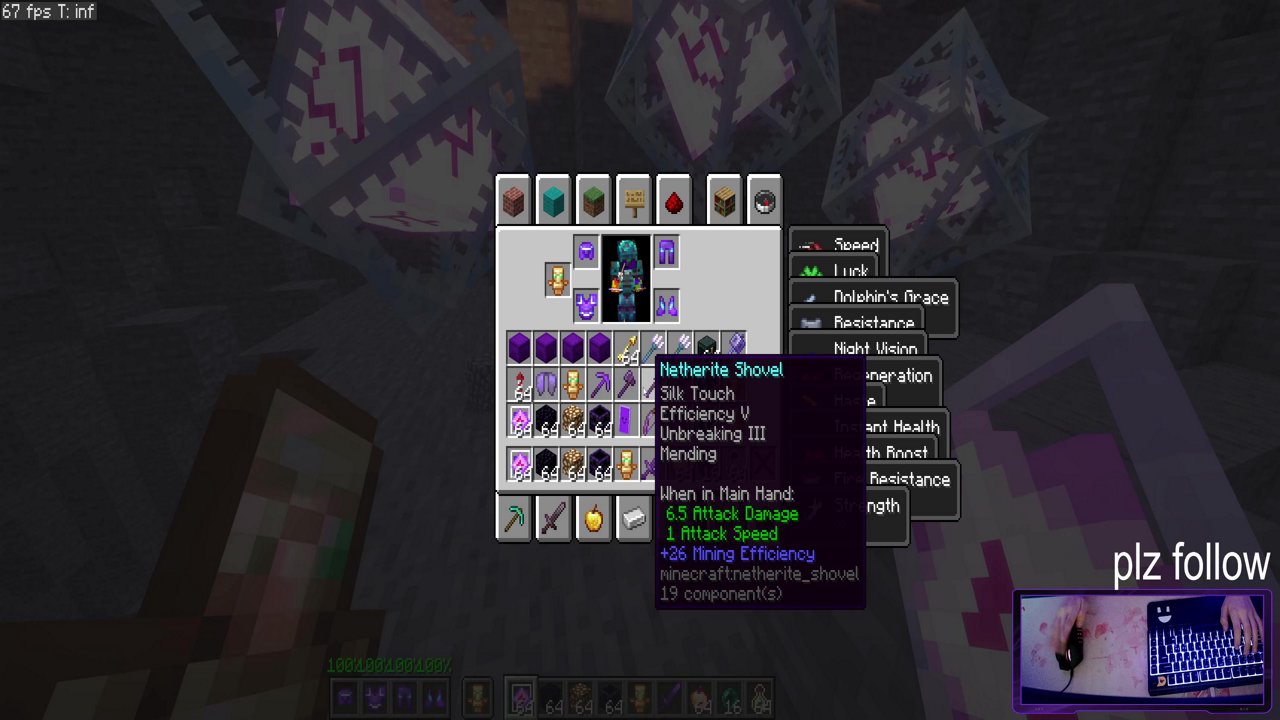This screenshot has width=1280, height=720.
Task: Open the Redstone creative tab
Action: (673, 201)
